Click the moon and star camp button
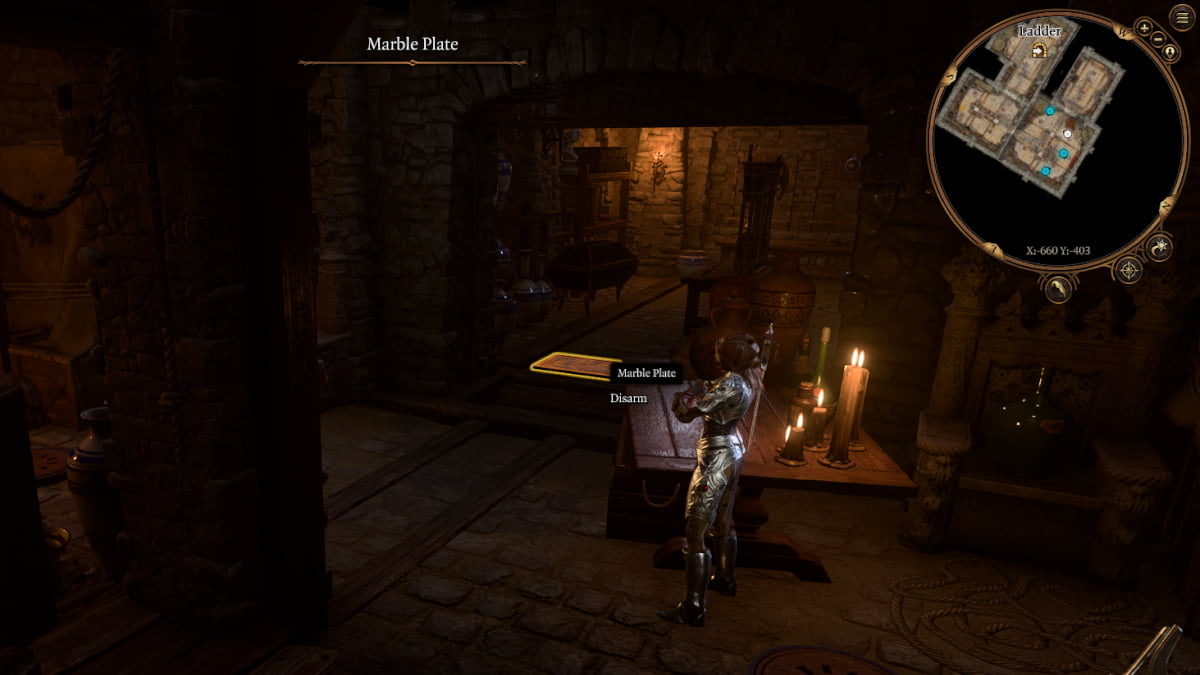The image size is (1200, 675). [x=1159, y=246]
